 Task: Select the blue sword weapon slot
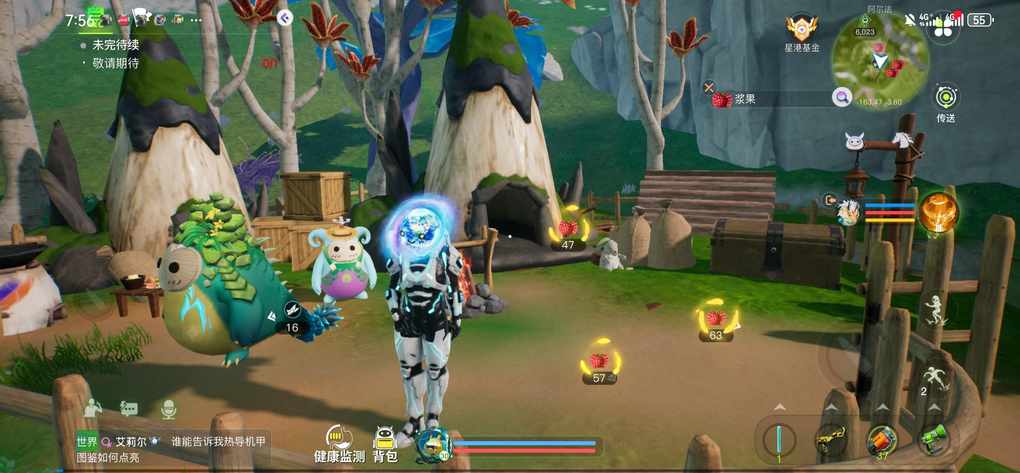pos(779,440)
